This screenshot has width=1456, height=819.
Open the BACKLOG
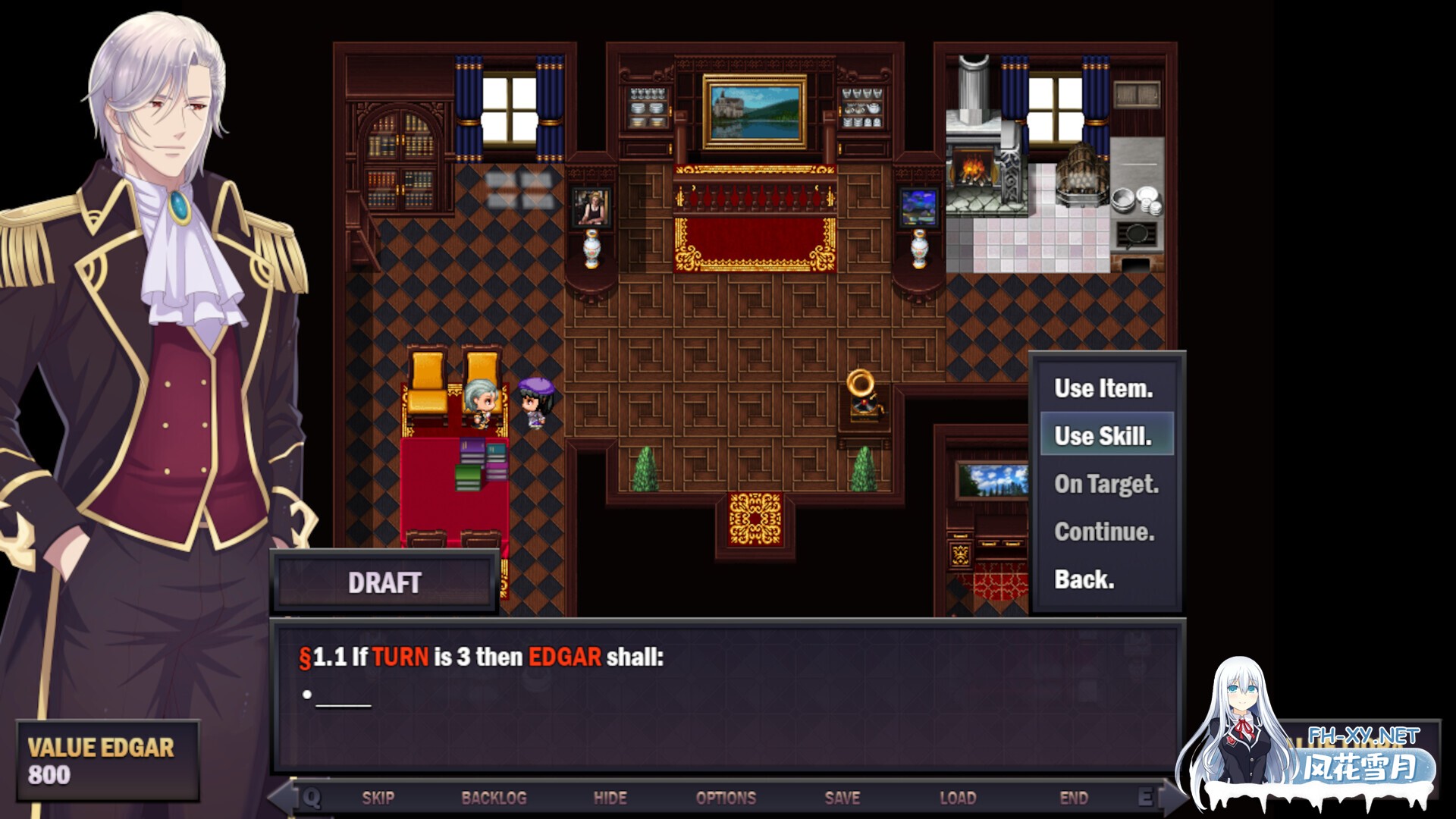[x=494, y=798]
